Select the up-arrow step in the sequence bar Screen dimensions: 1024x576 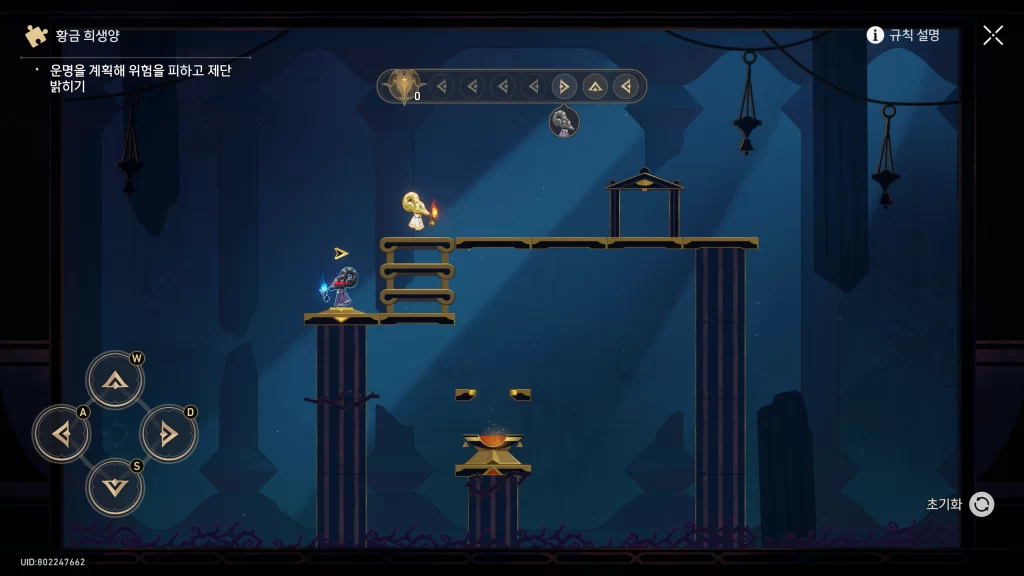595,86
